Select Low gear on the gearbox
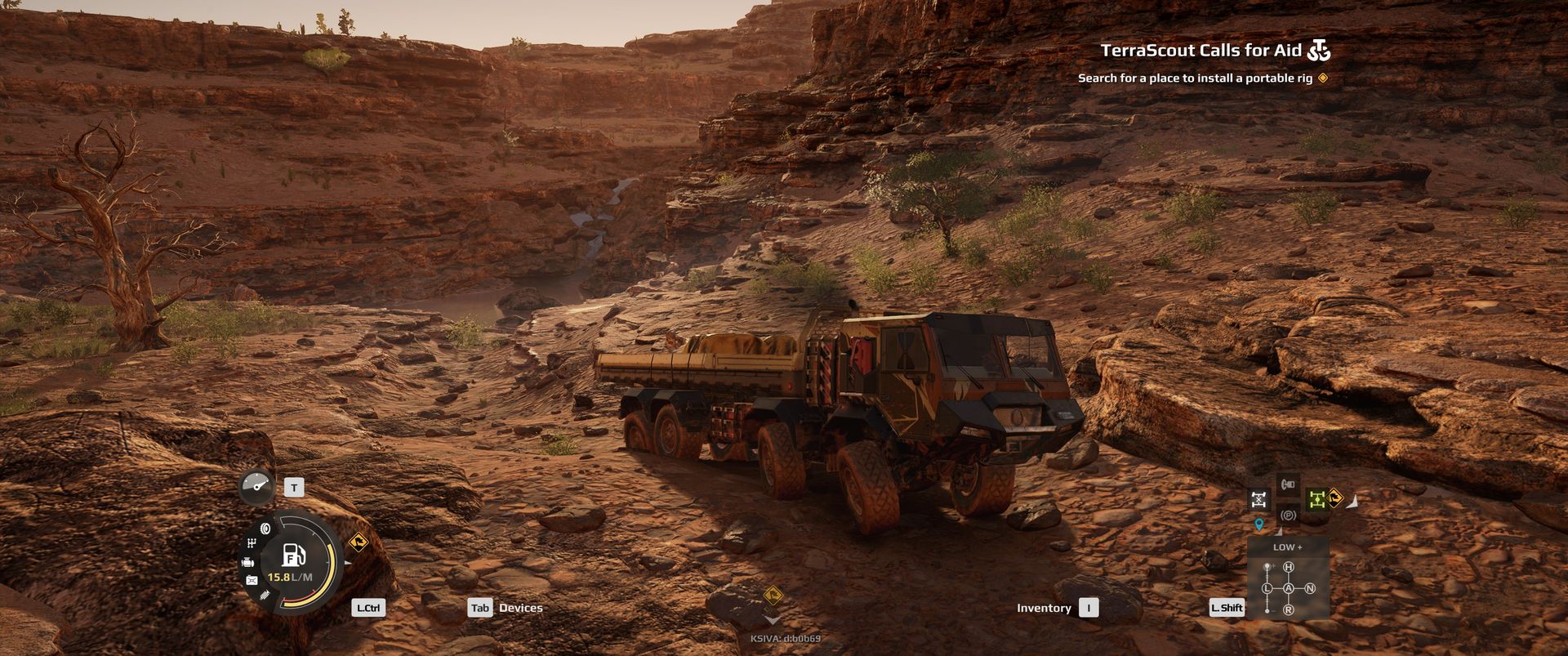Image resolution: width=1568 pixels, height=656 pixels. (x=1267, y=588)
